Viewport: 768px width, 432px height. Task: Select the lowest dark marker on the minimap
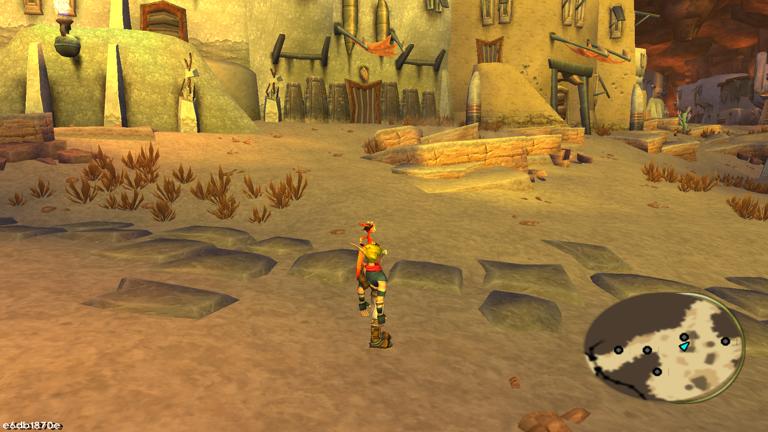pyautogui.click(x=657, y=372)
